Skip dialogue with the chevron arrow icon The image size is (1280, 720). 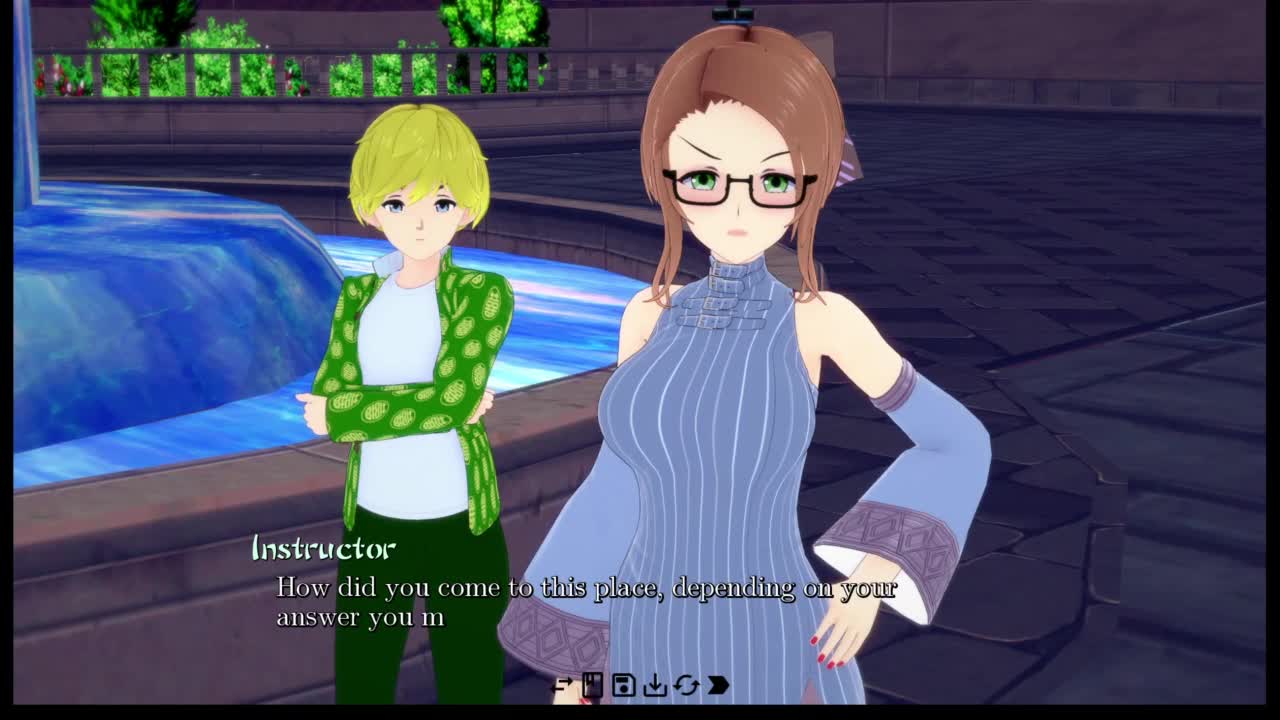pyautogui.click(x=718, y=685)
